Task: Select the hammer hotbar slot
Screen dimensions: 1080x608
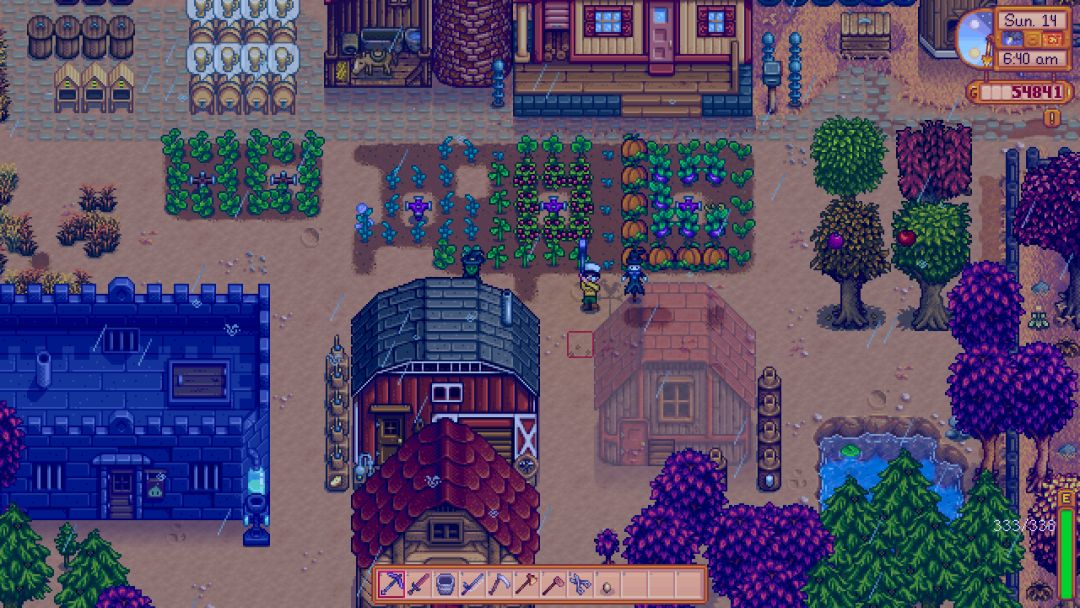Action: (x=553, y=584)
